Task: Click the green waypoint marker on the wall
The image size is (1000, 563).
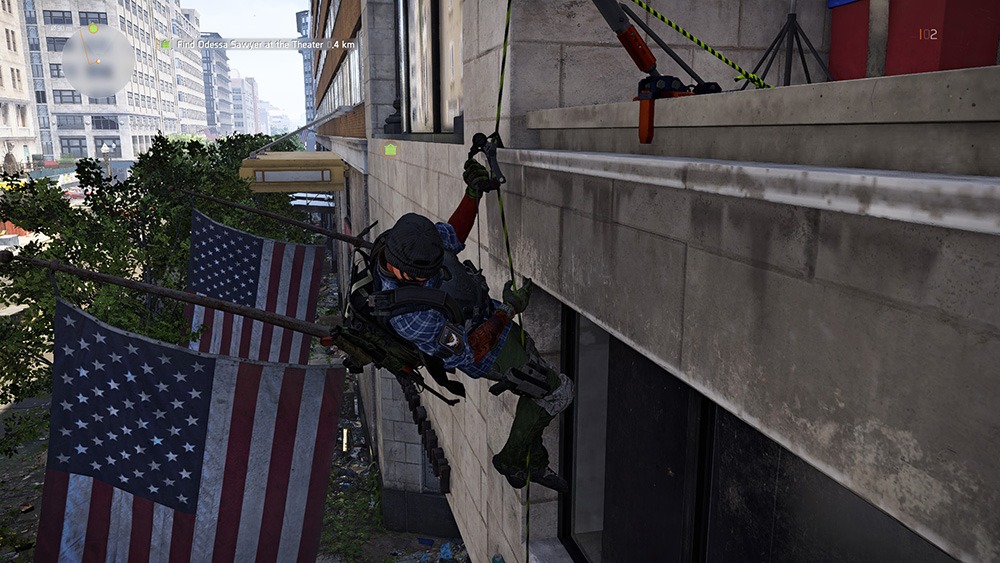Action: [x=390, y=149]
